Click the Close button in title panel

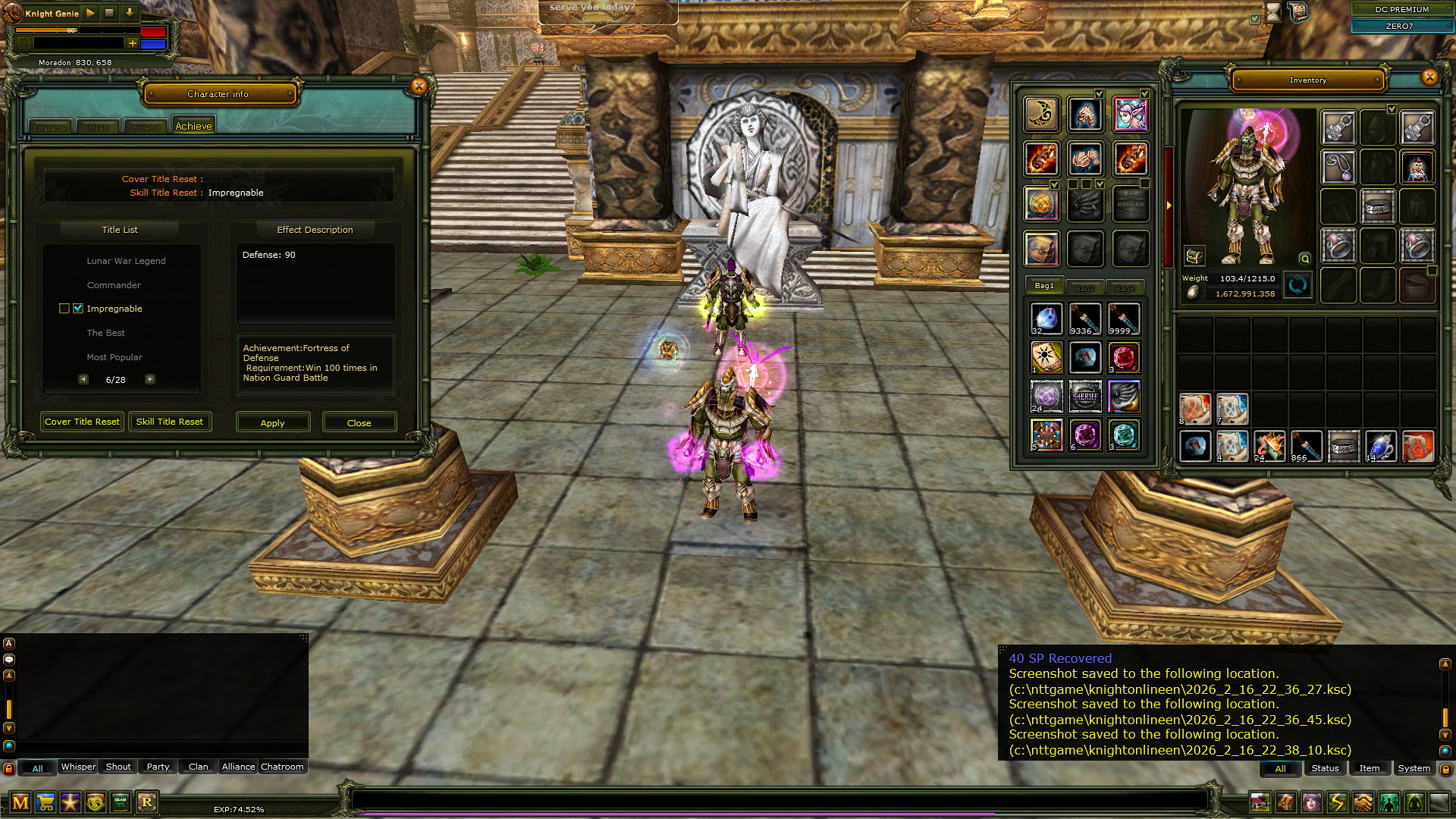pos(359,422)
